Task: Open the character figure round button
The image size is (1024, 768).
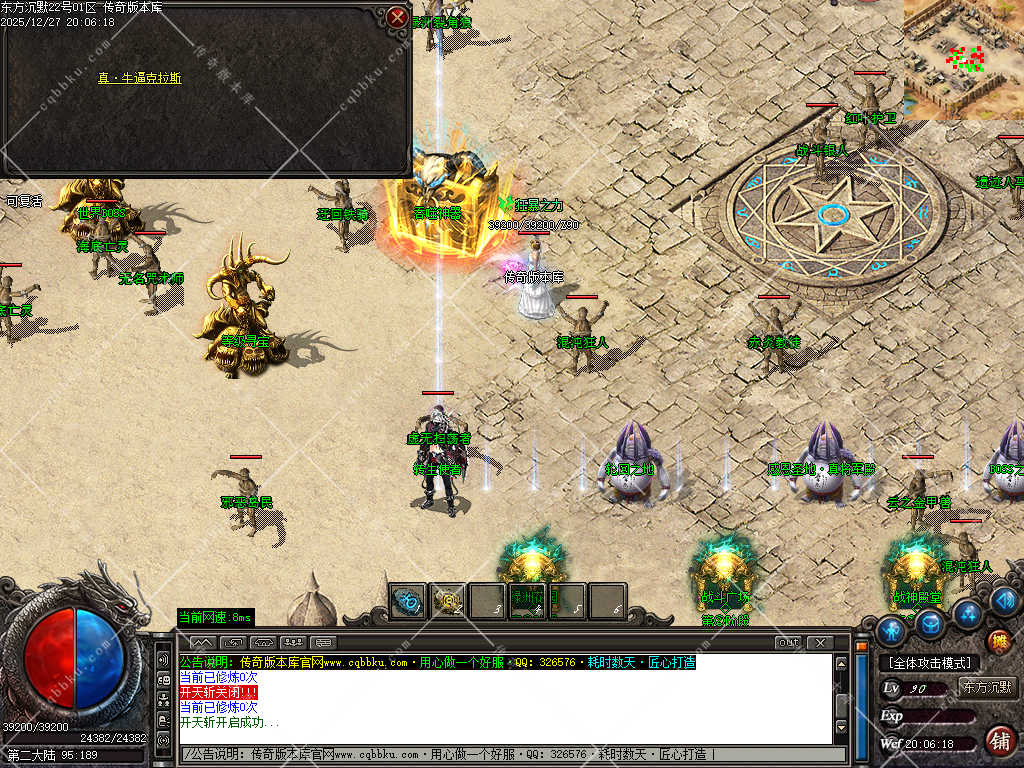Action: tap(891, 630)
